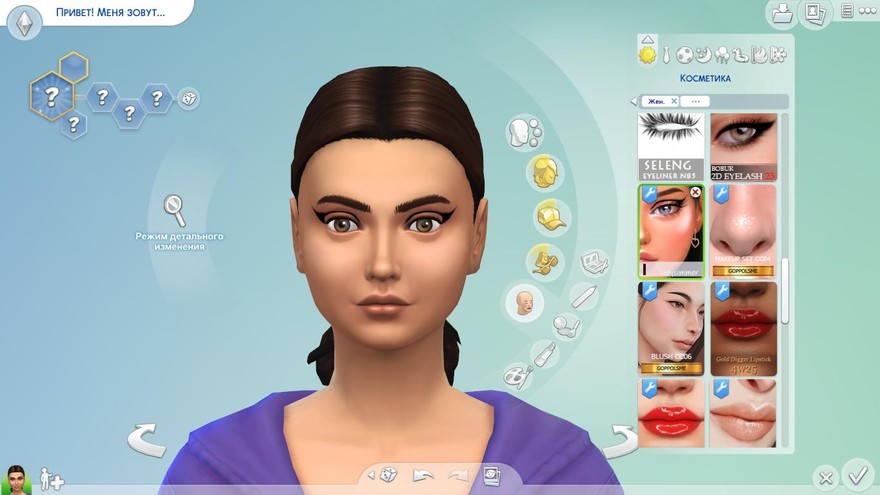880x495 pixels.
Task: Pick the Blush CC06 makeup thumbnail
Action: 671,328
